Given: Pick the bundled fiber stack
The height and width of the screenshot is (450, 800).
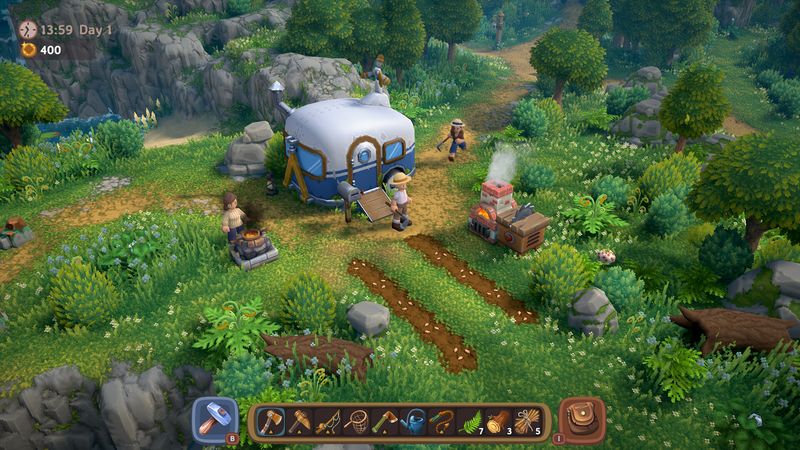Looking at the screenshot, I should pos(527,422).
